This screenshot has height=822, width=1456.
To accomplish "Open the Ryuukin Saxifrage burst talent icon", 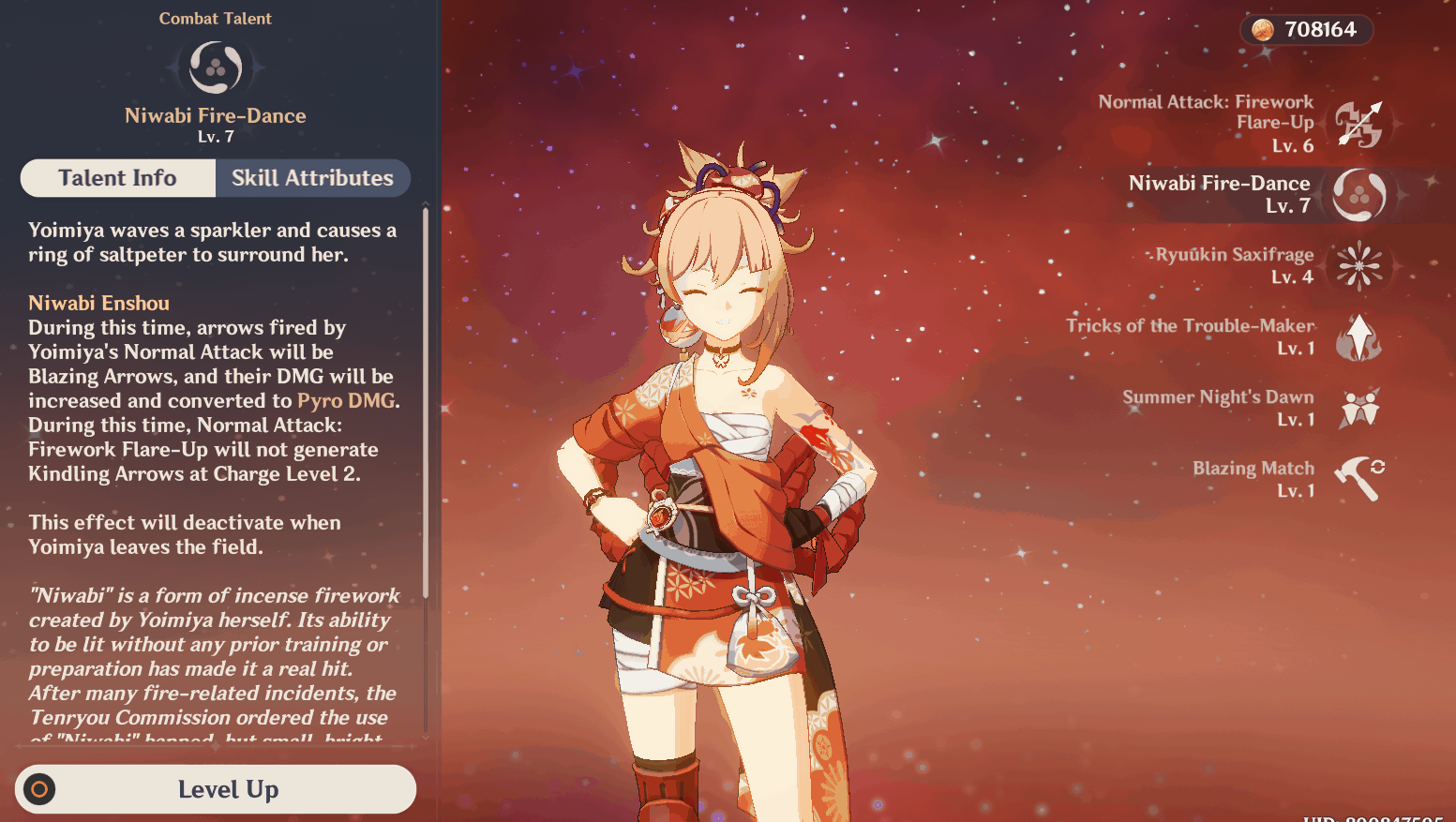I will 1359,266.
